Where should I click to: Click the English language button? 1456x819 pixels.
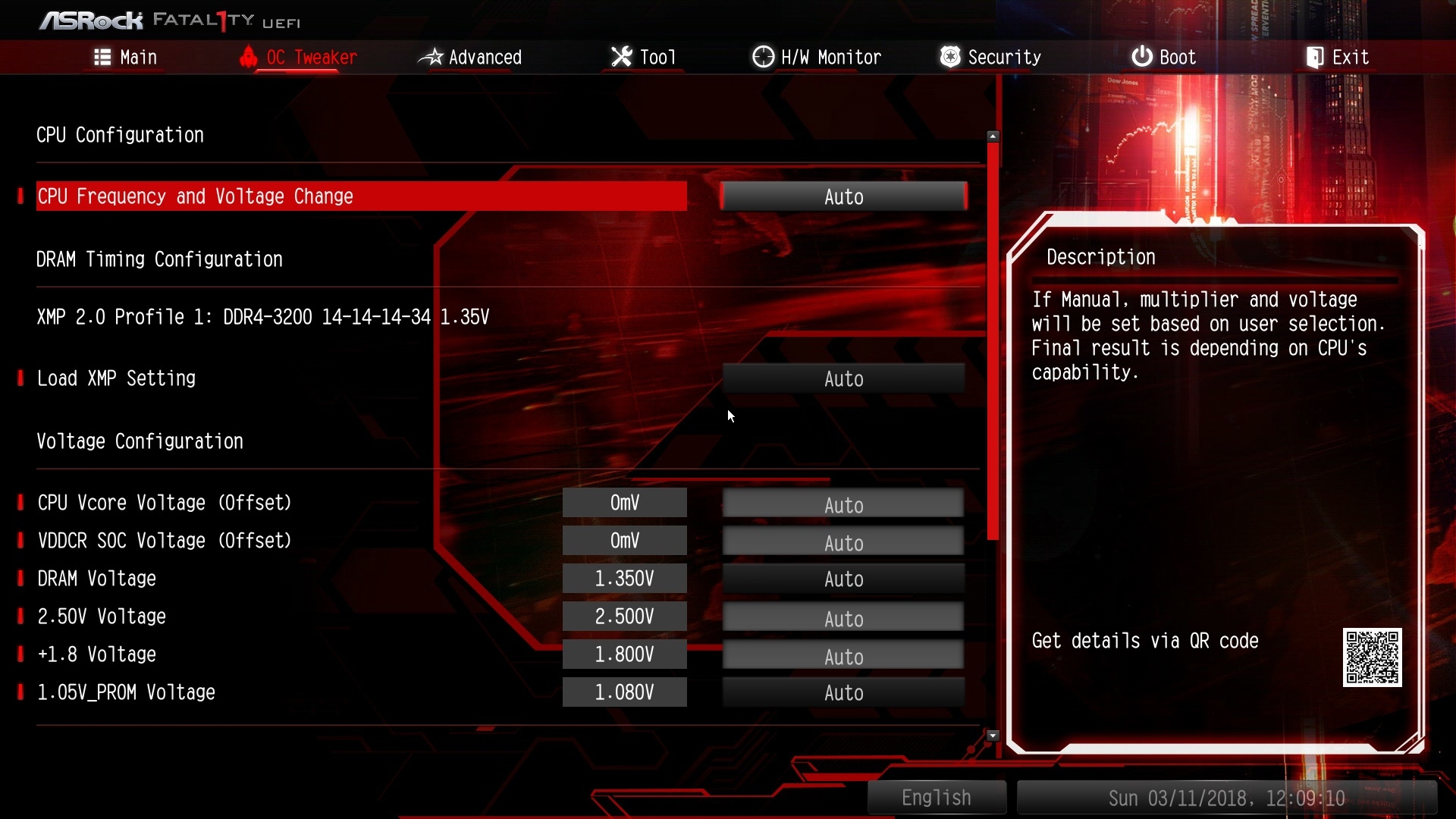coord(937,798)
